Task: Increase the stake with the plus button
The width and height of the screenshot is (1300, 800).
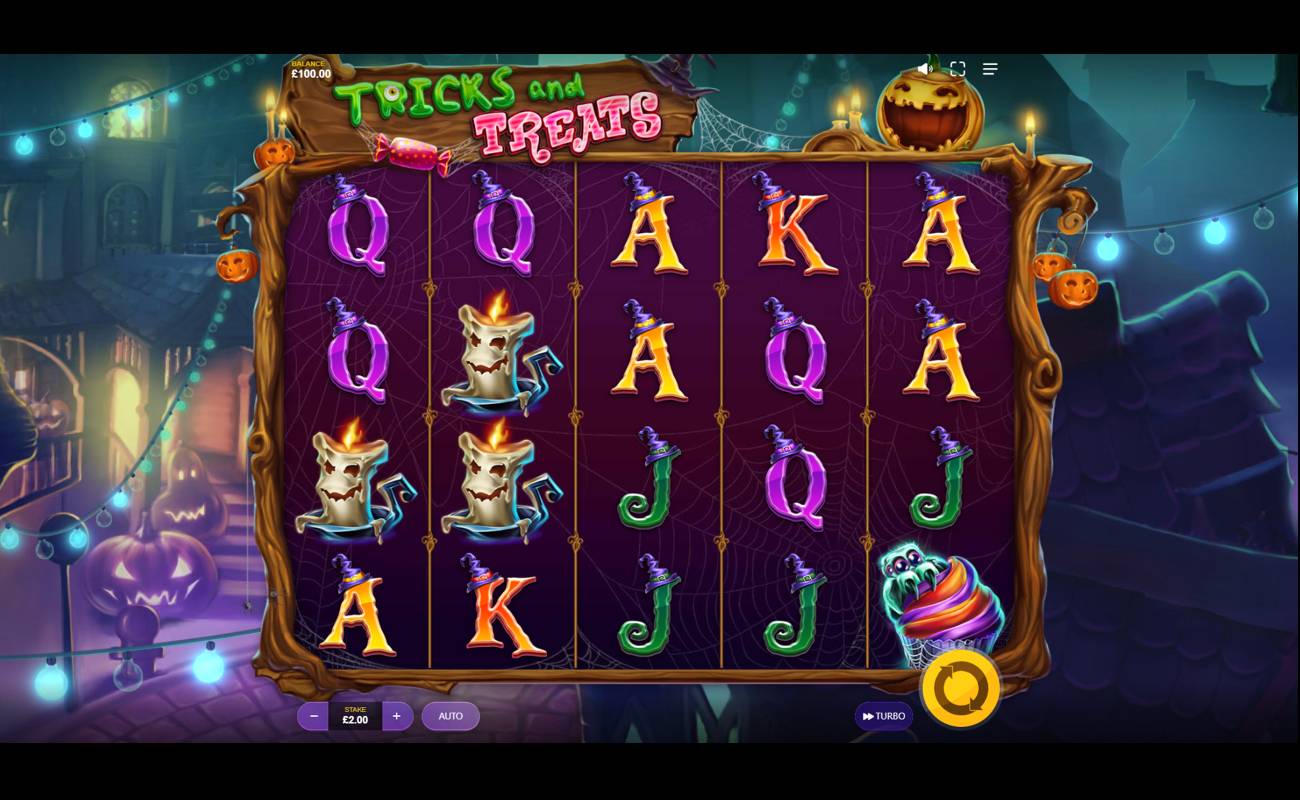Action: (396, 716)
